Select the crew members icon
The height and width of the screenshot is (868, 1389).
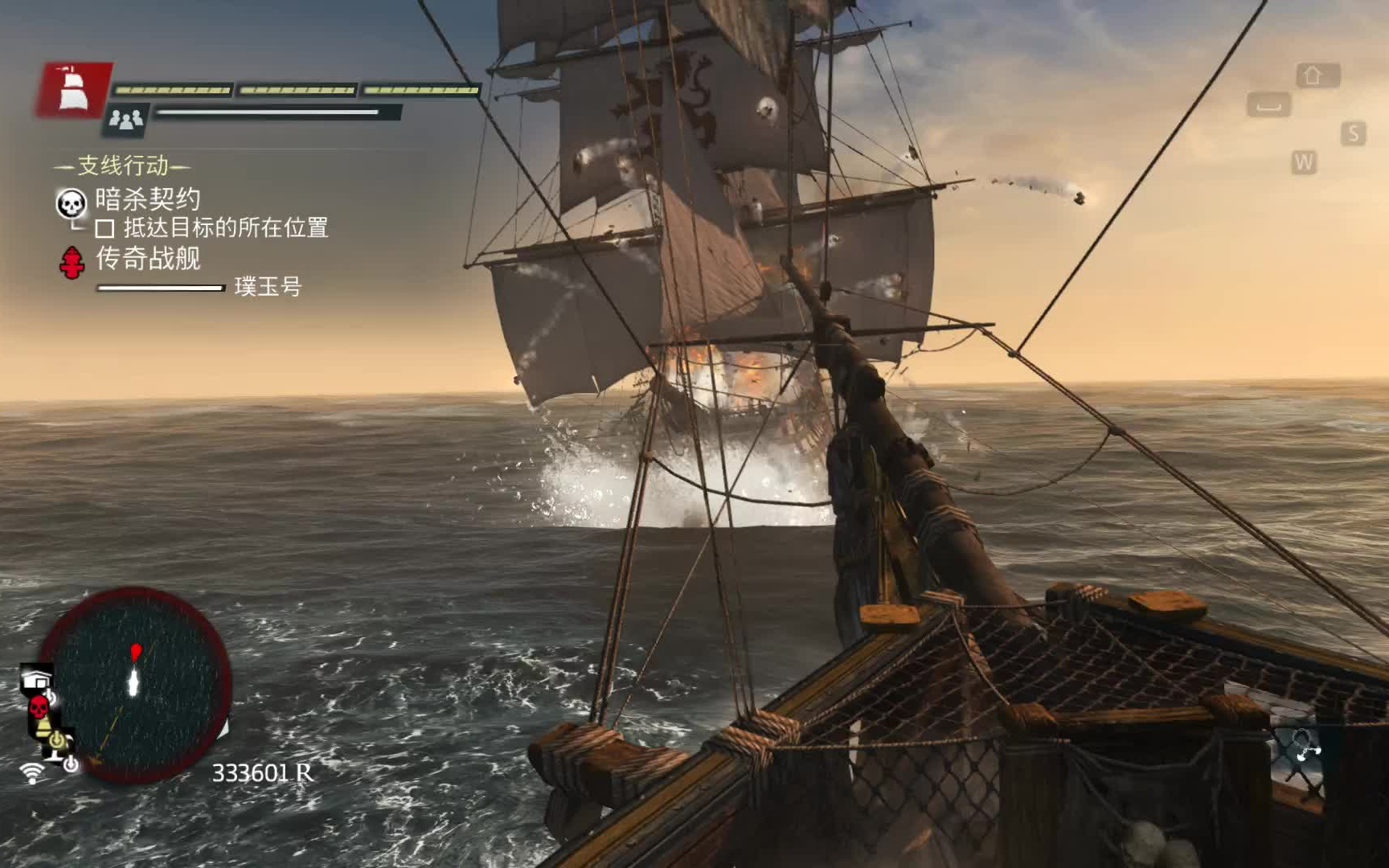[x=125, y=120]
